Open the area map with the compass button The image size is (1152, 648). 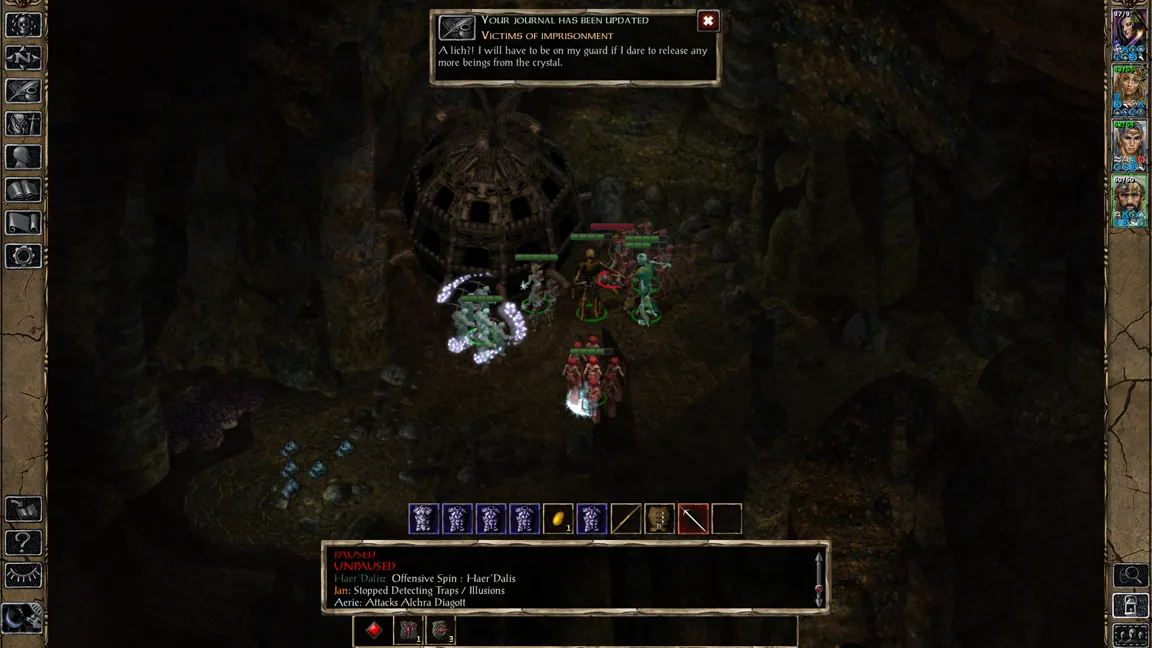point(23,58)
